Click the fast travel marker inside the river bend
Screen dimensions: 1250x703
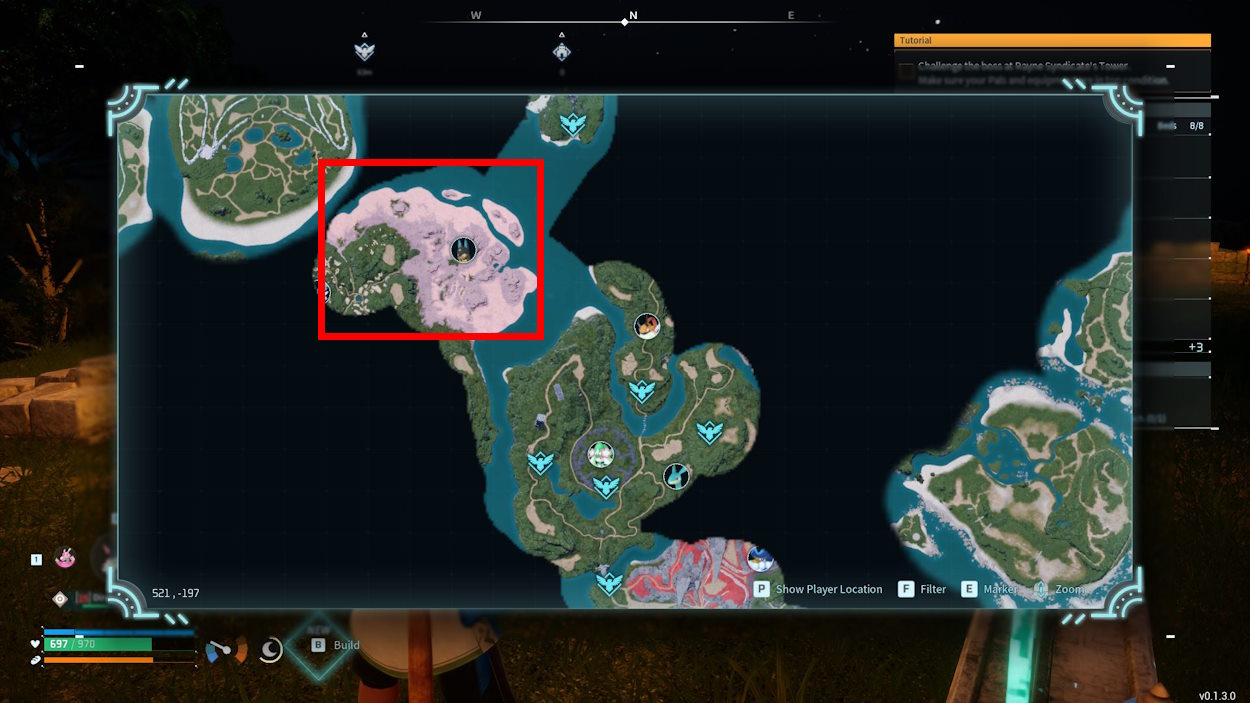point(642,390)
